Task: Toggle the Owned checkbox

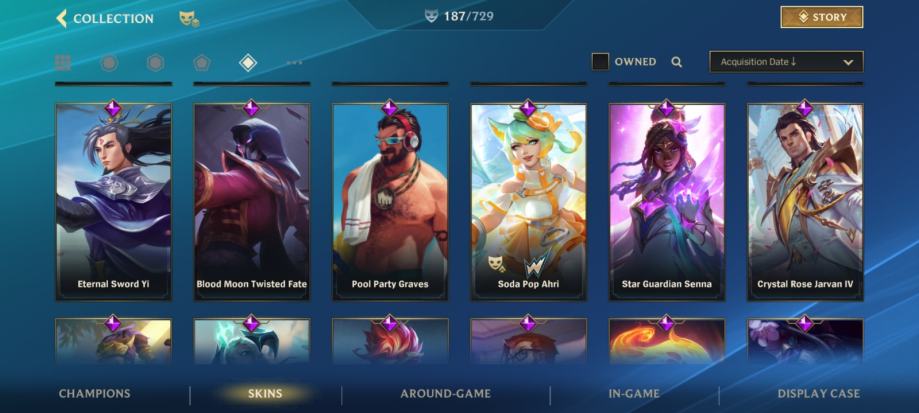Action: point(600,62)
